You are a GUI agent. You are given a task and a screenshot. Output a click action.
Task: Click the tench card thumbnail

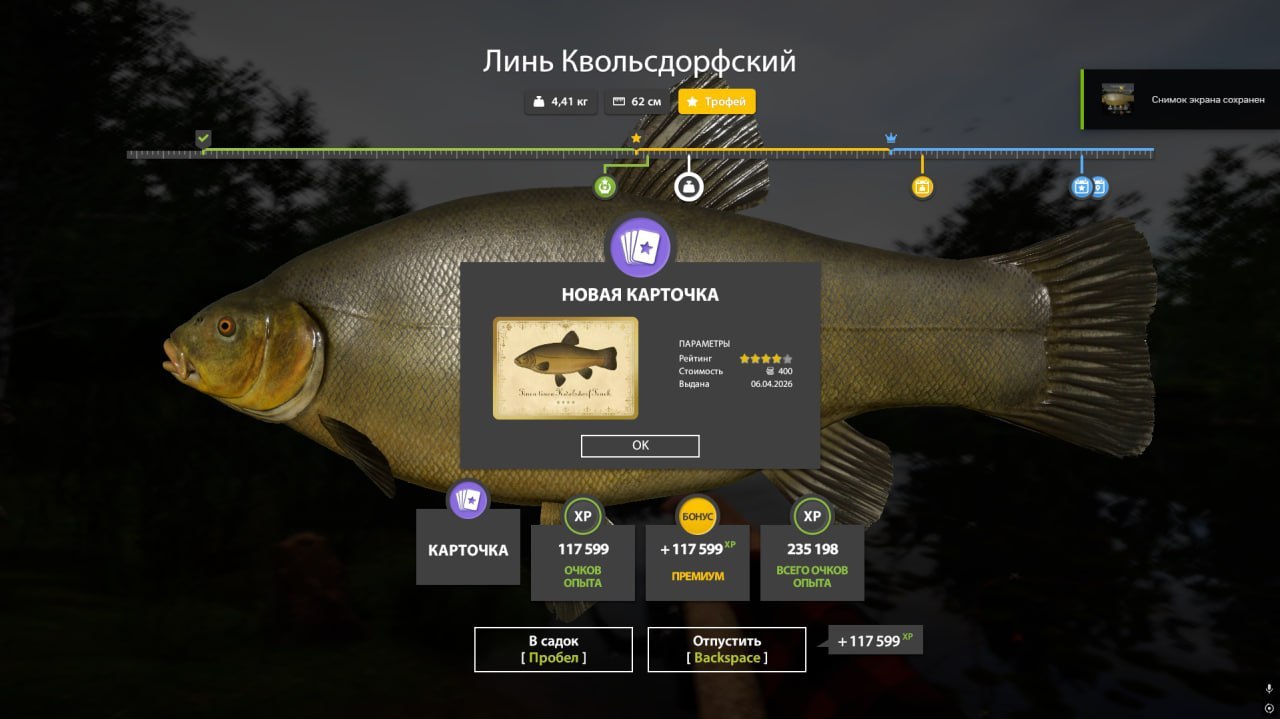[x=565, y=368]
